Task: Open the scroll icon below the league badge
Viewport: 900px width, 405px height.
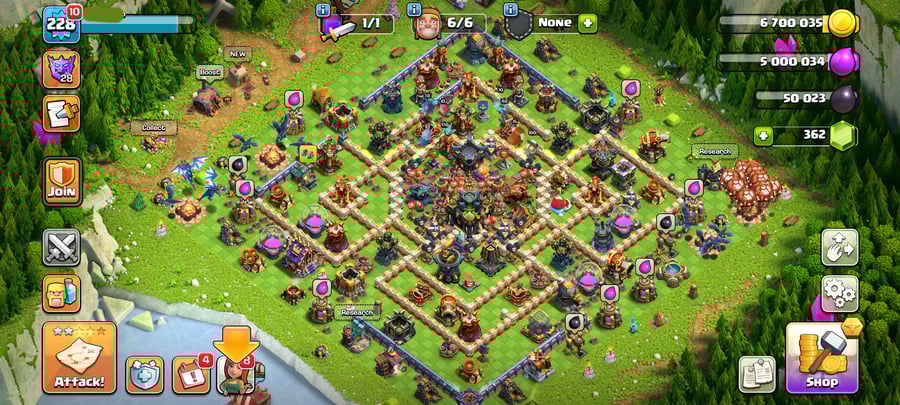Action: (61, 114)
